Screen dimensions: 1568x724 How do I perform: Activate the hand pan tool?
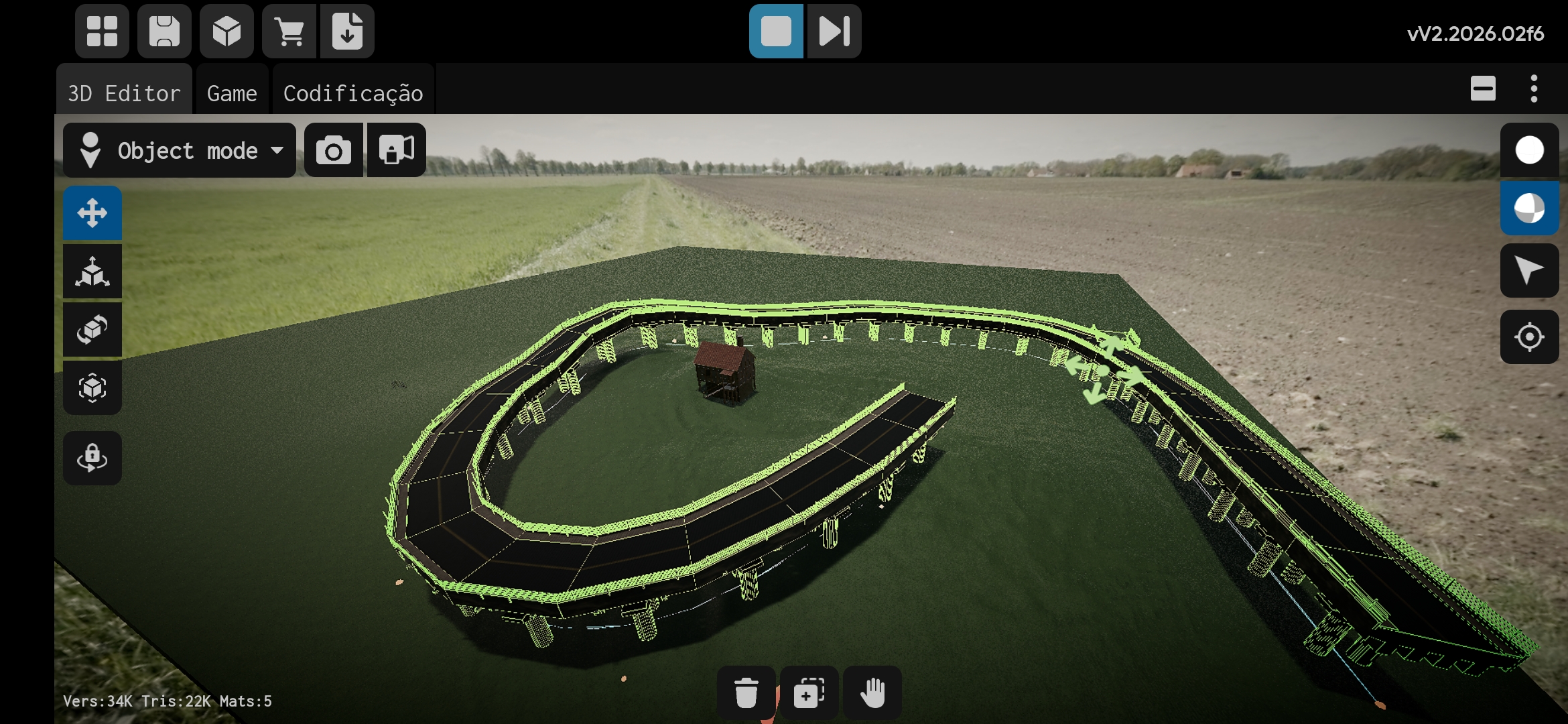coord(872,692)
